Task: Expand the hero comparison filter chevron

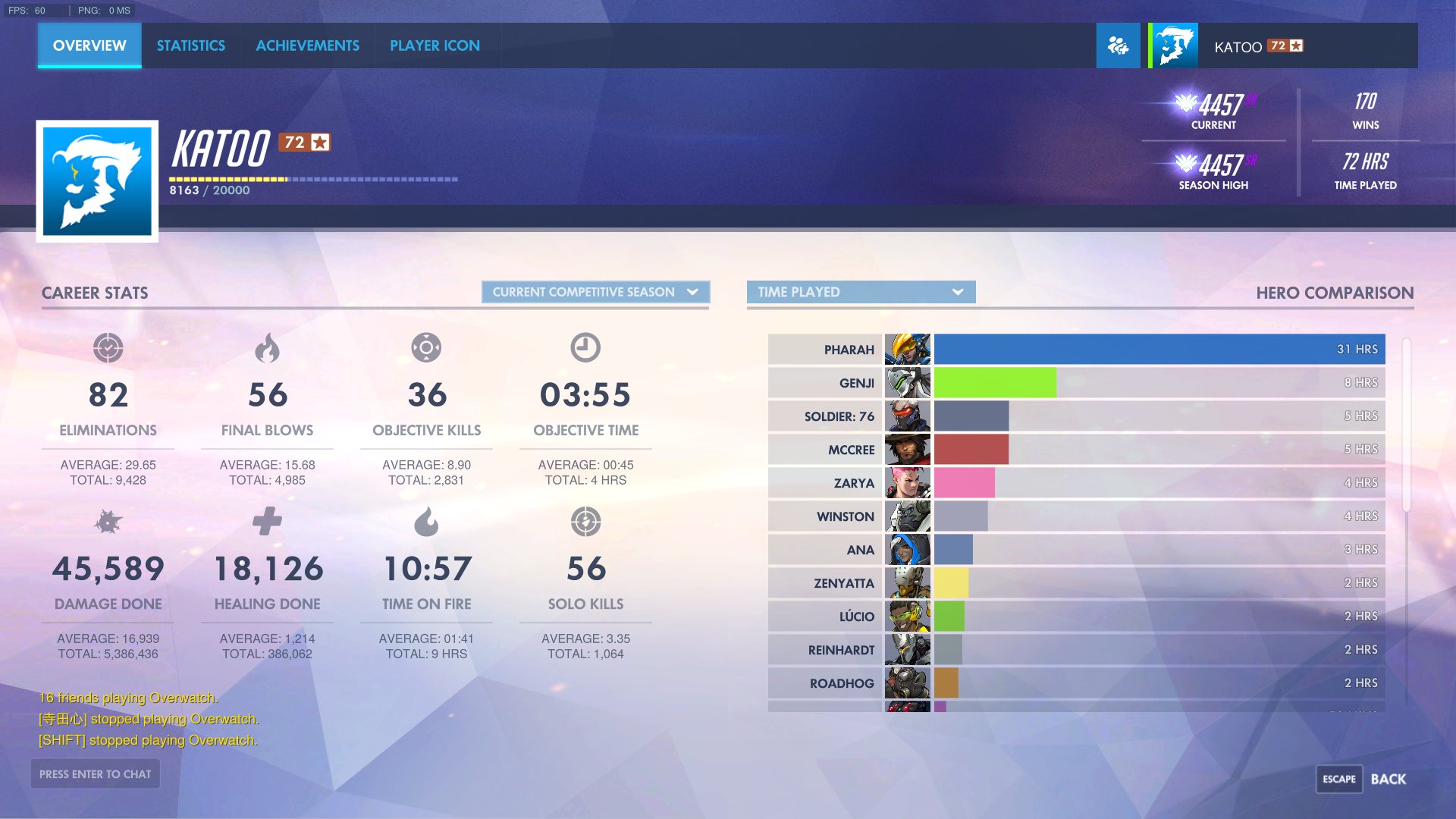Action: pos(959,292)
